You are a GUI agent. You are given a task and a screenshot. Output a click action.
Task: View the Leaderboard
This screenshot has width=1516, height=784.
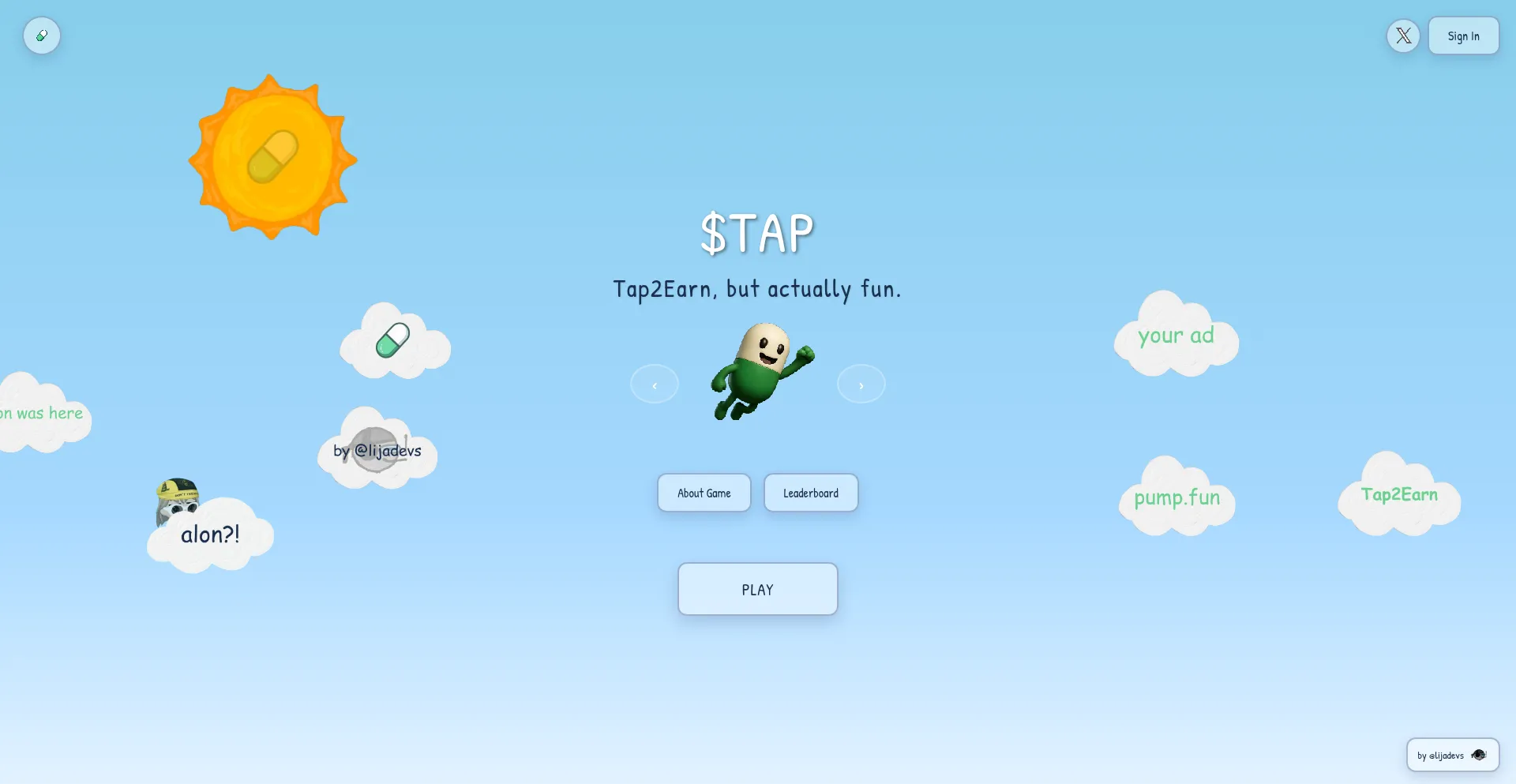coord(810,493)
